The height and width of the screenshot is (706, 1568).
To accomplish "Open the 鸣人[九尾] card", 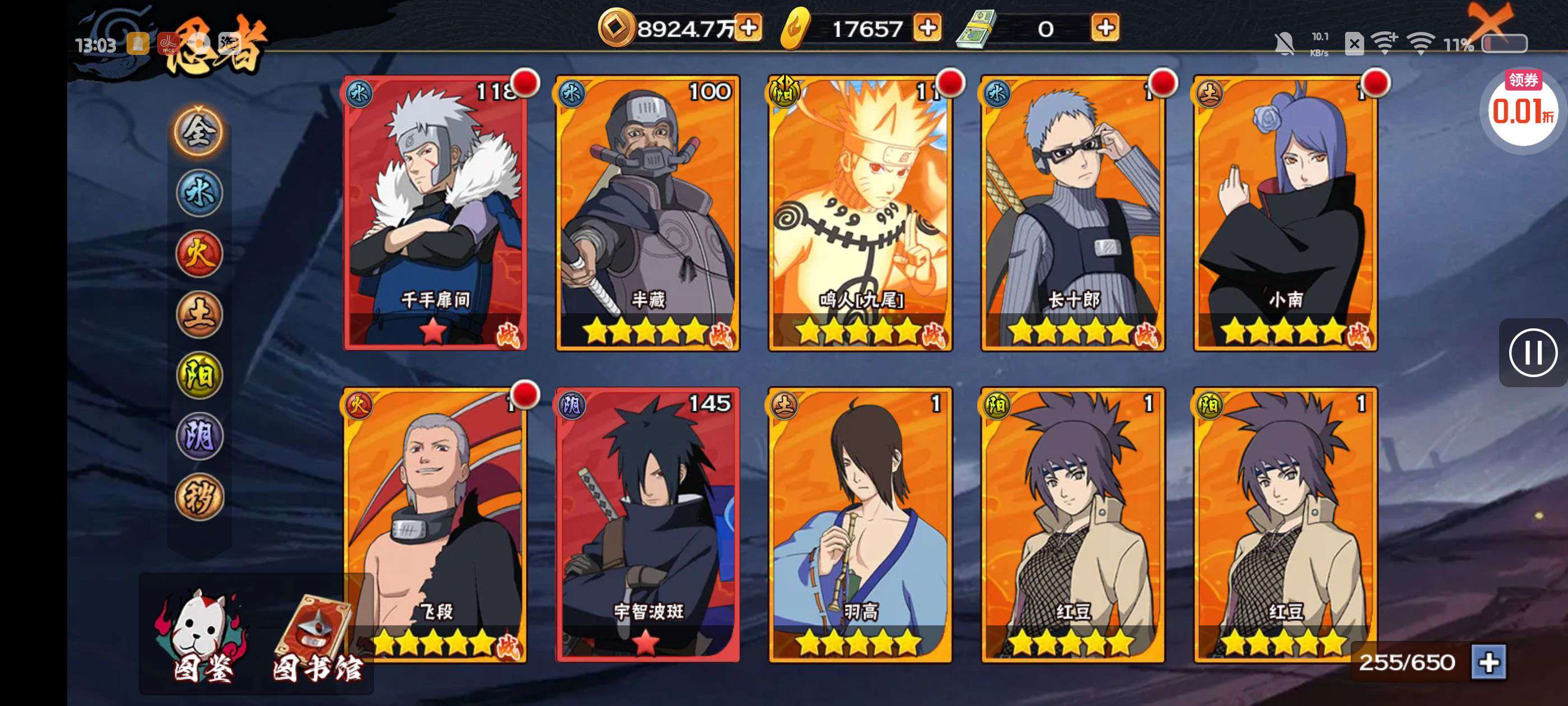I will (x=860, y=212).
